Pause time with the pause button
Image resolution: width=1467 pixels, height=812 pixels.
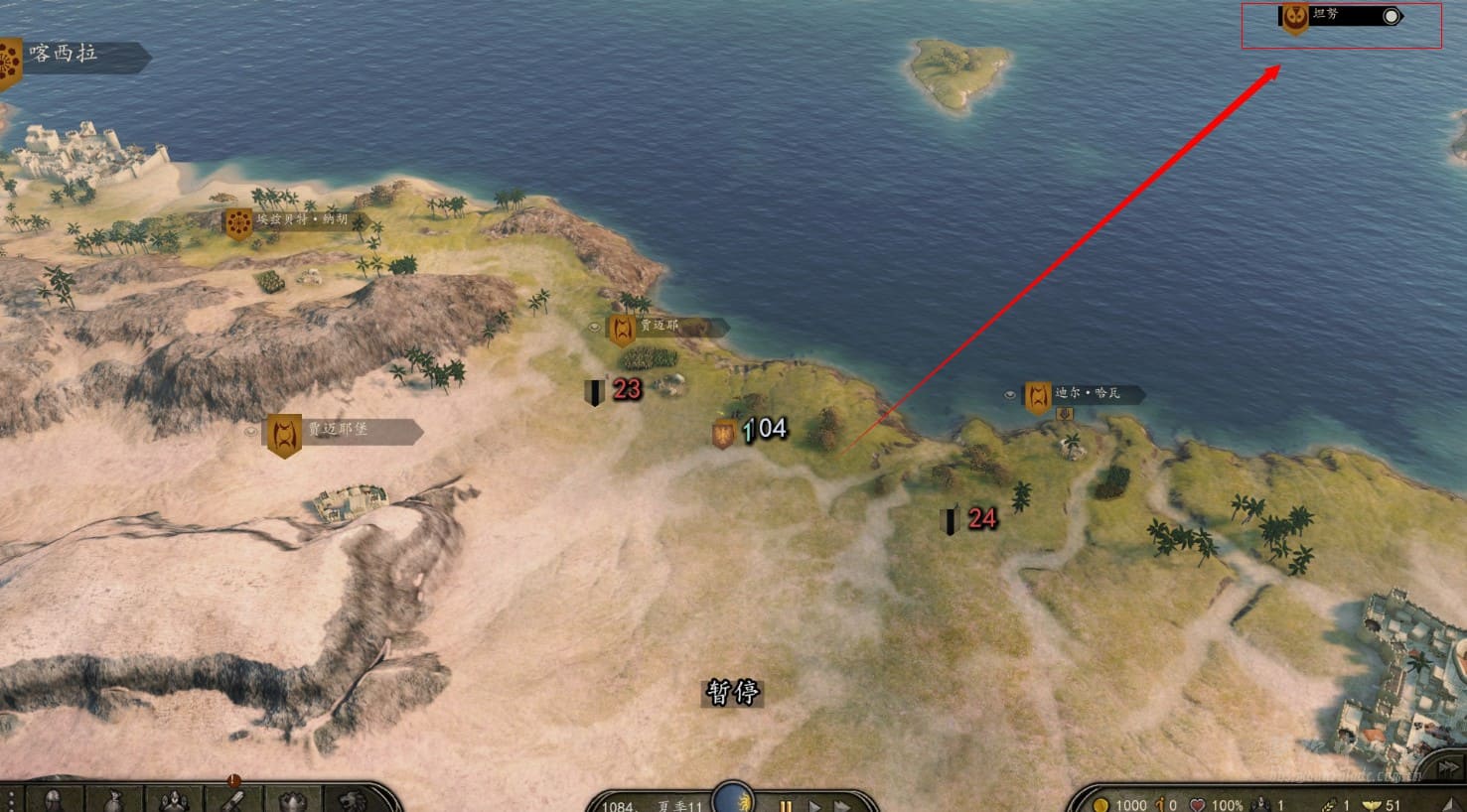pos(785,806)
